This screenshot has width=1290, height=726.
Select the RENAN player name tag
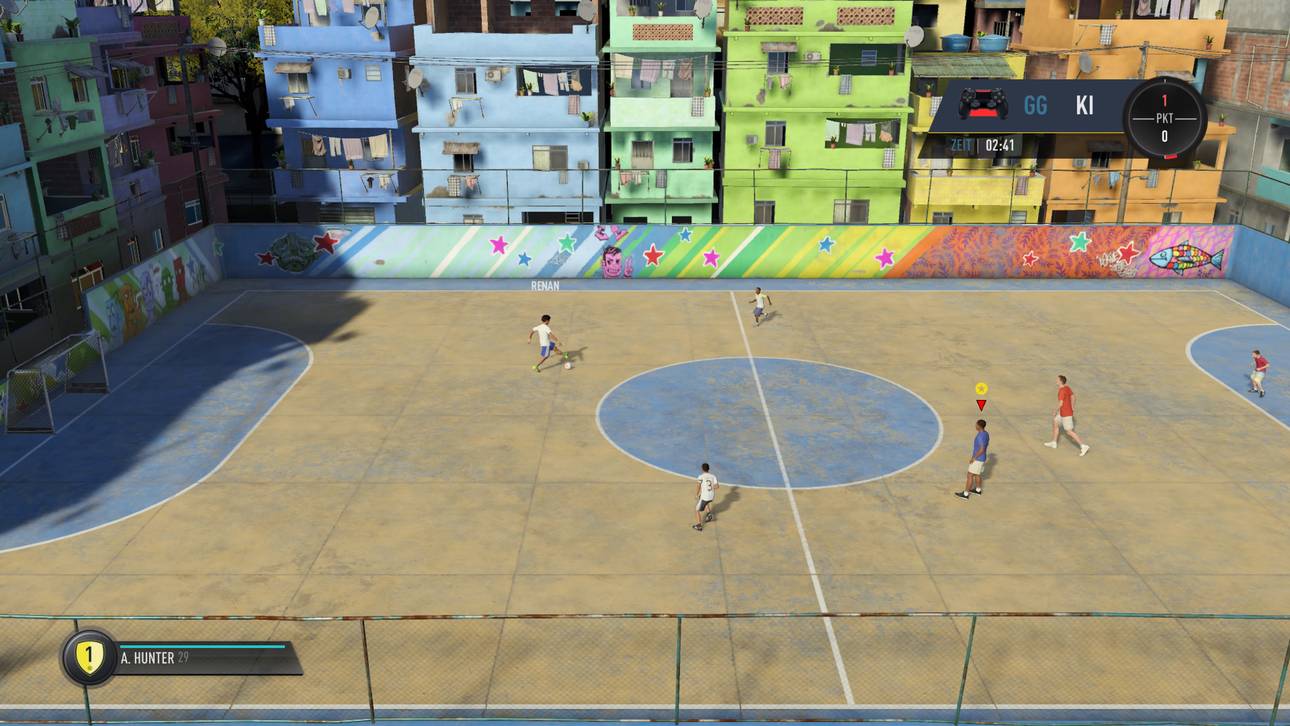click(543, 285)
